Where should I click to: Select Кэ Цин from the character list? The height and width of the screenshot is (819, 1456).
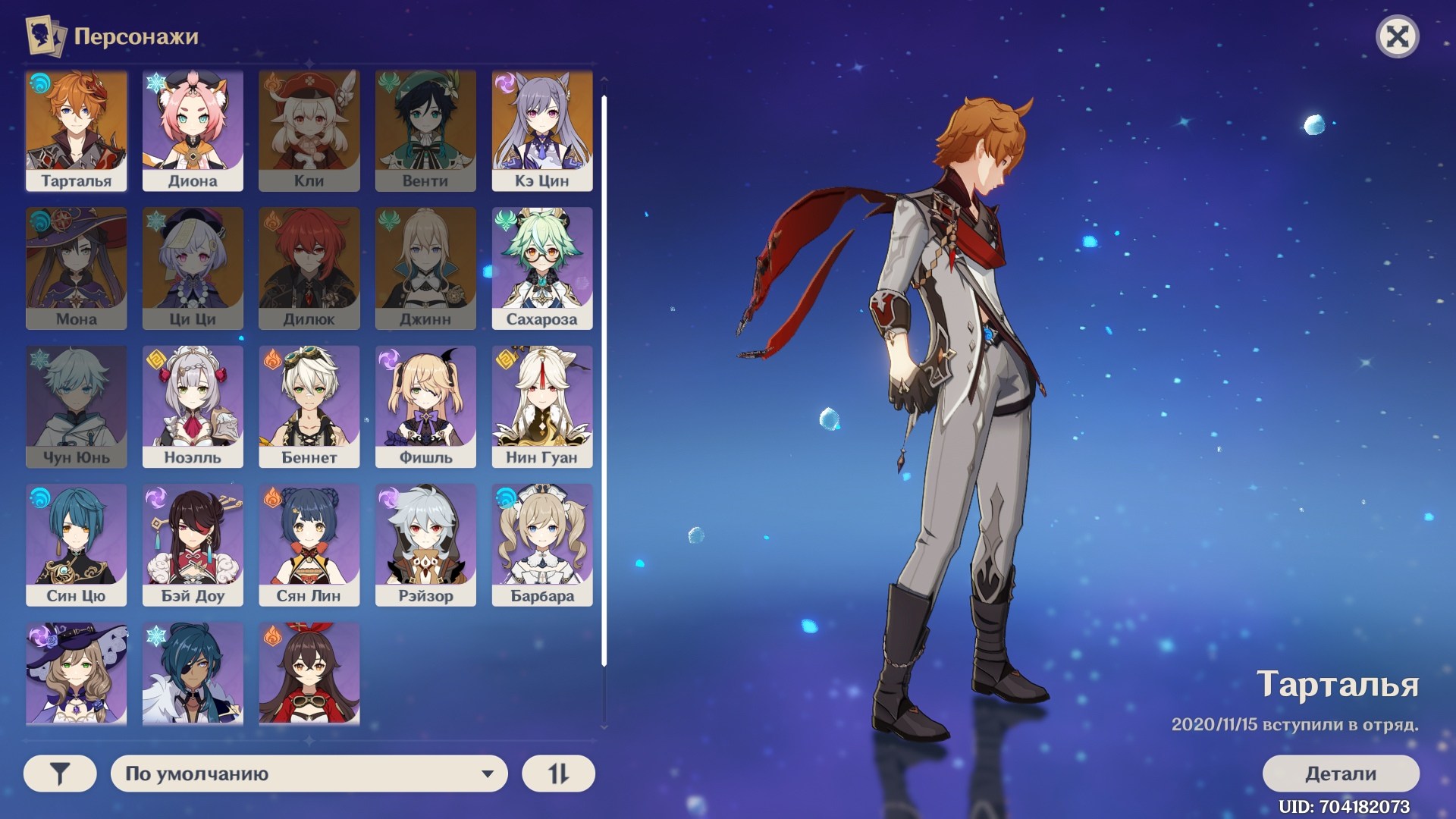click(542, 130)
